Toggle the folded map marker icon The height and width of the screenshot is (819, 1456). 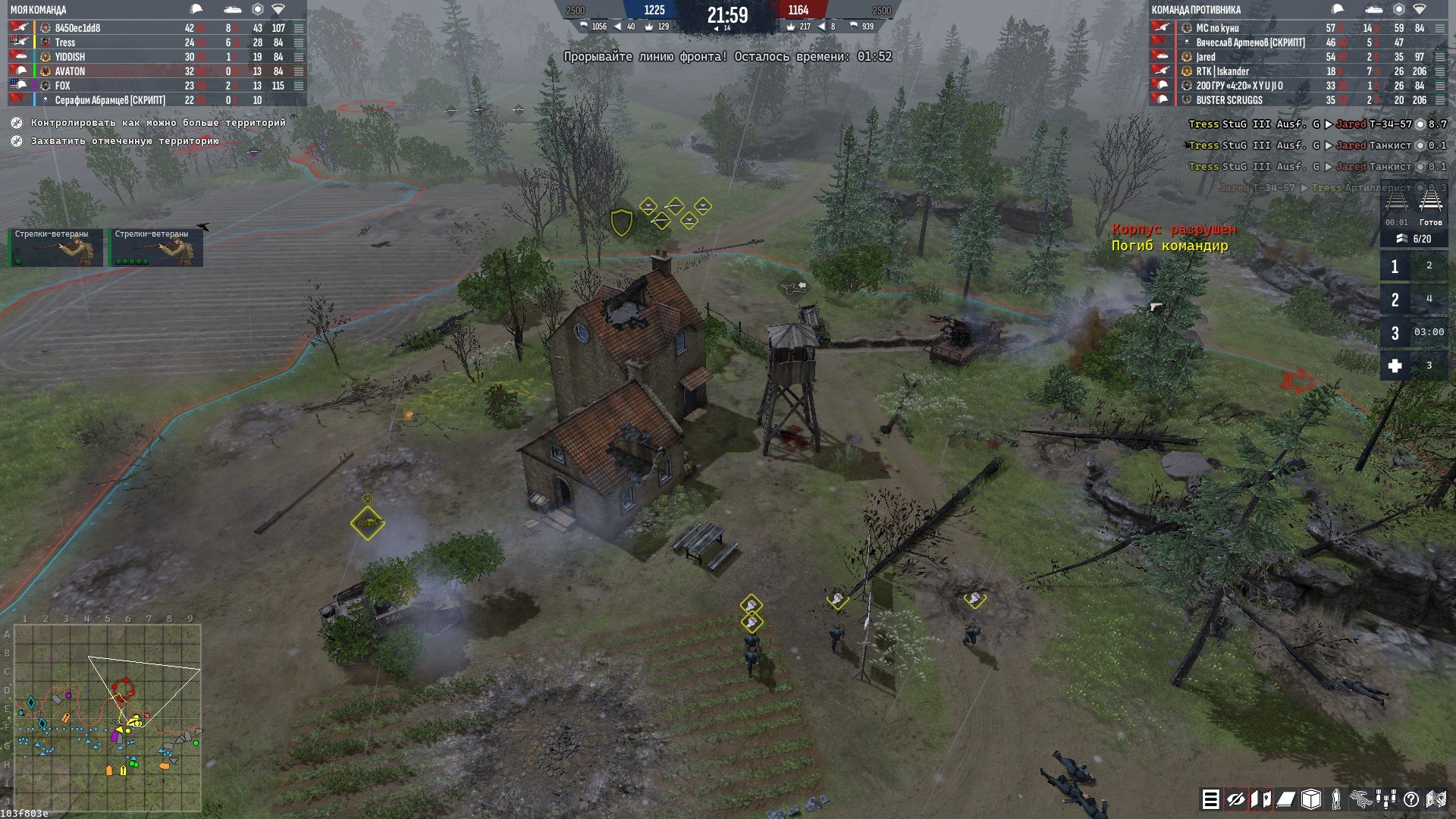coord(1260,799)
